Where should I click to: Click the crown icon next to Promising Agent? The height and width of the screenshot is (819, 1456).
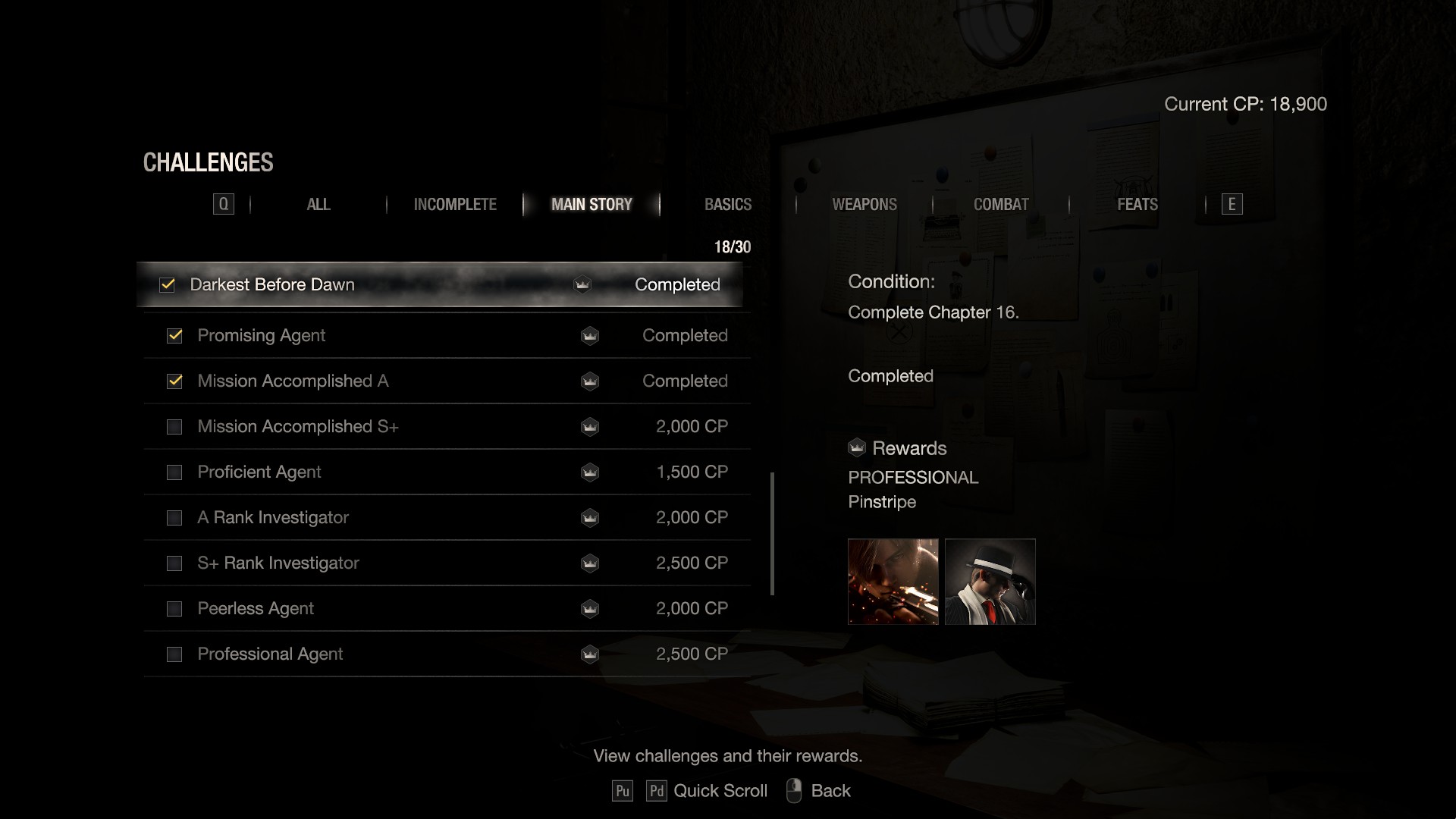[x=590, y=336]
